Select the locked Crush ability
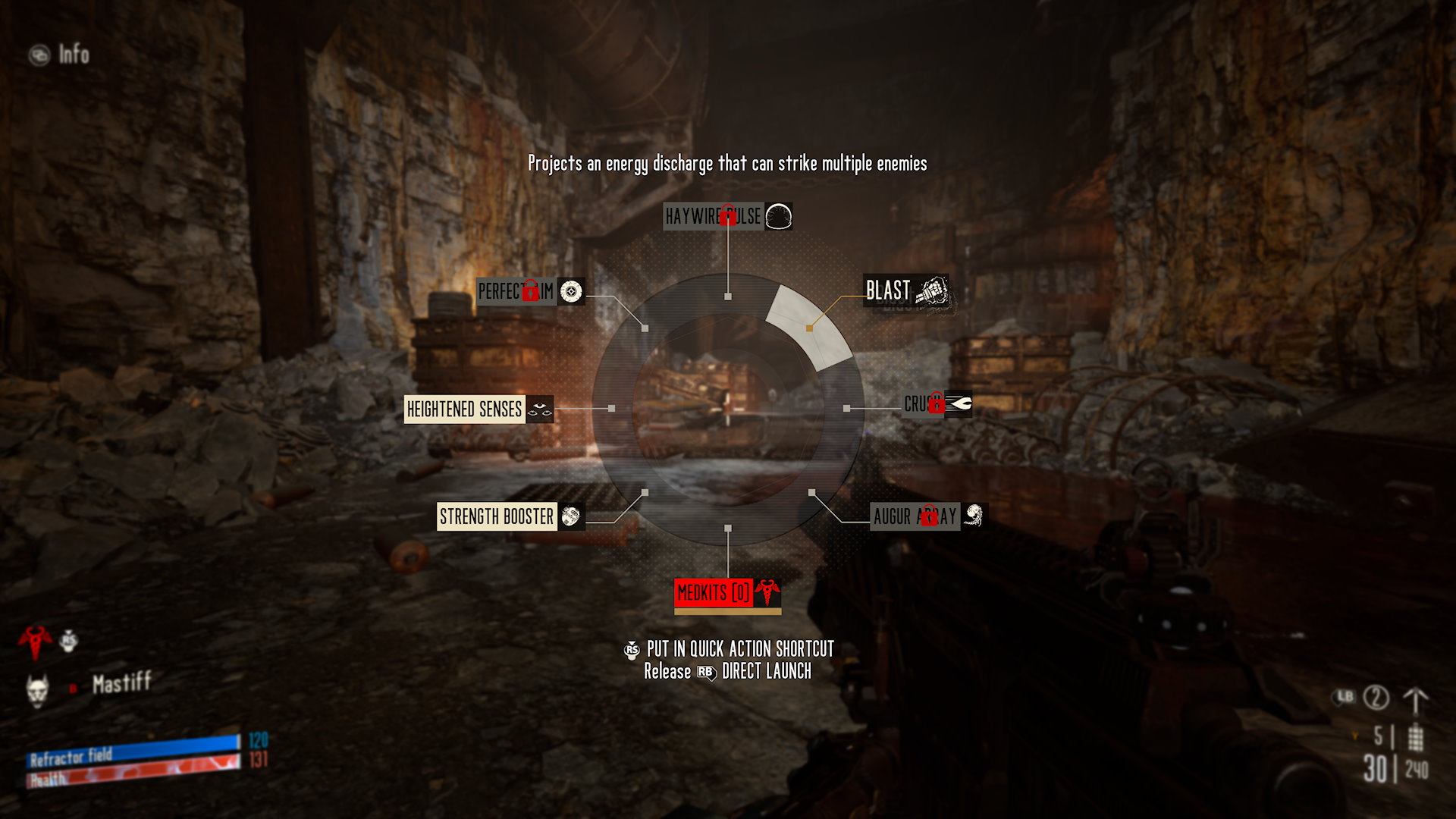 (937, 403)
